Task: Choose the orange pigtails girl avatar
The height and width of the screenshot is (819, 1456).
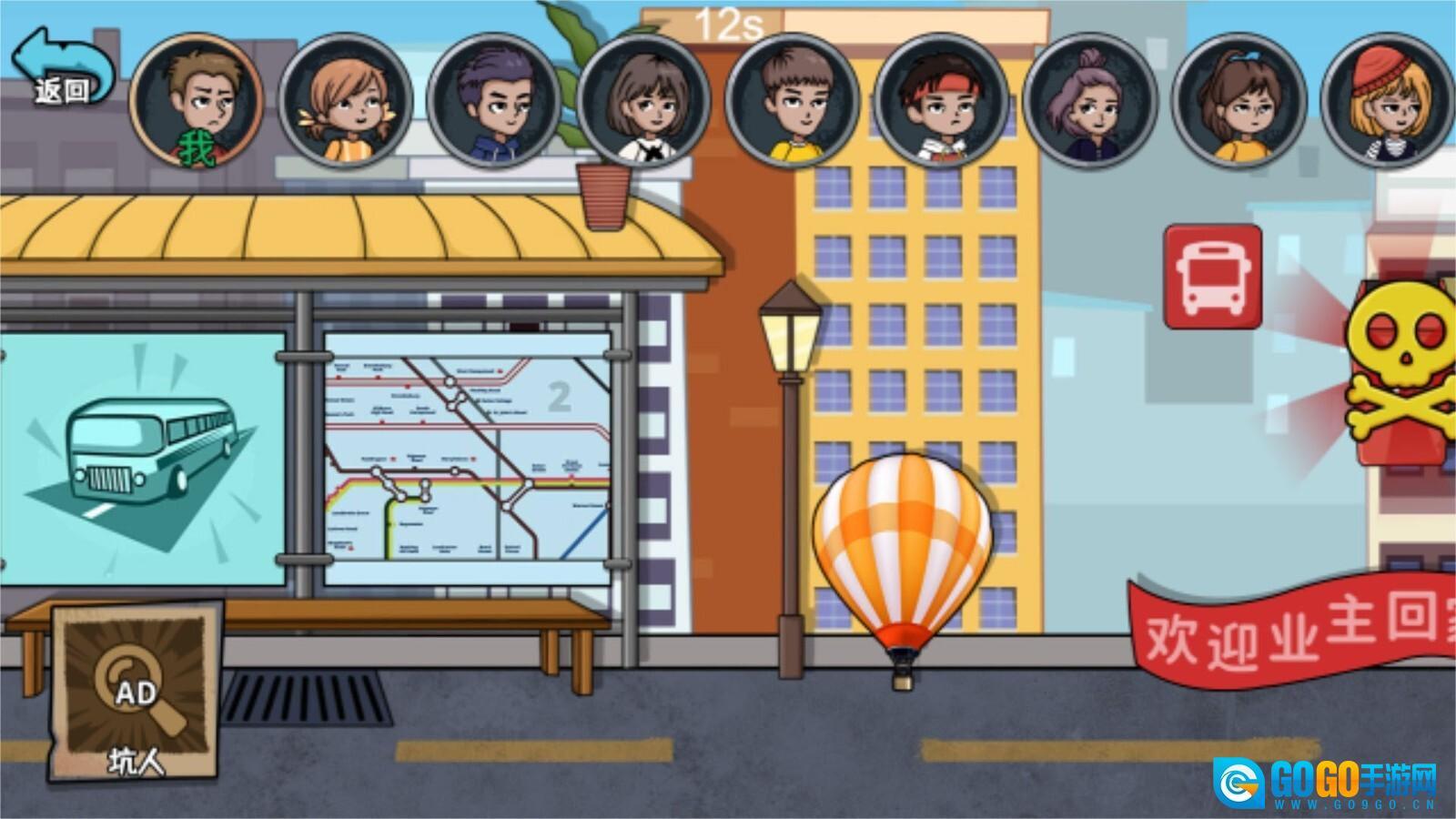Action: point(345,101)
